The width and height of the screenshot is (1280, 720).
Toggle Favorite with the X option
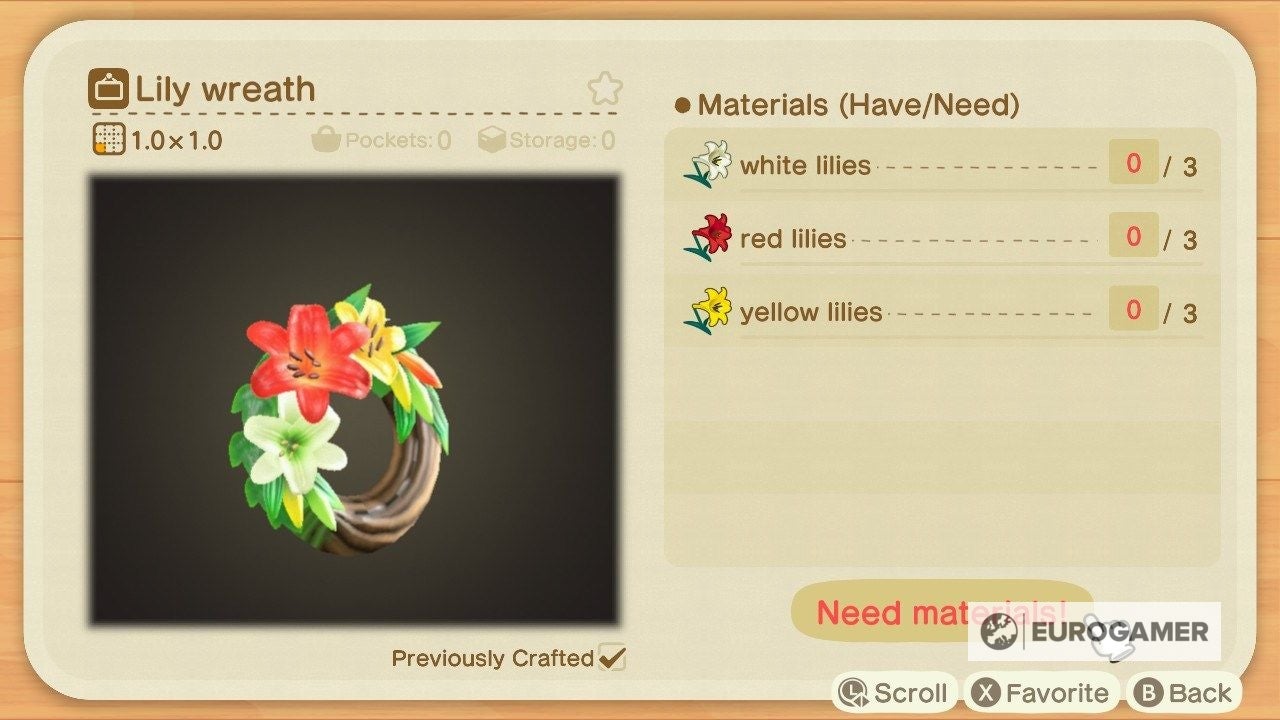[1042, 691]
